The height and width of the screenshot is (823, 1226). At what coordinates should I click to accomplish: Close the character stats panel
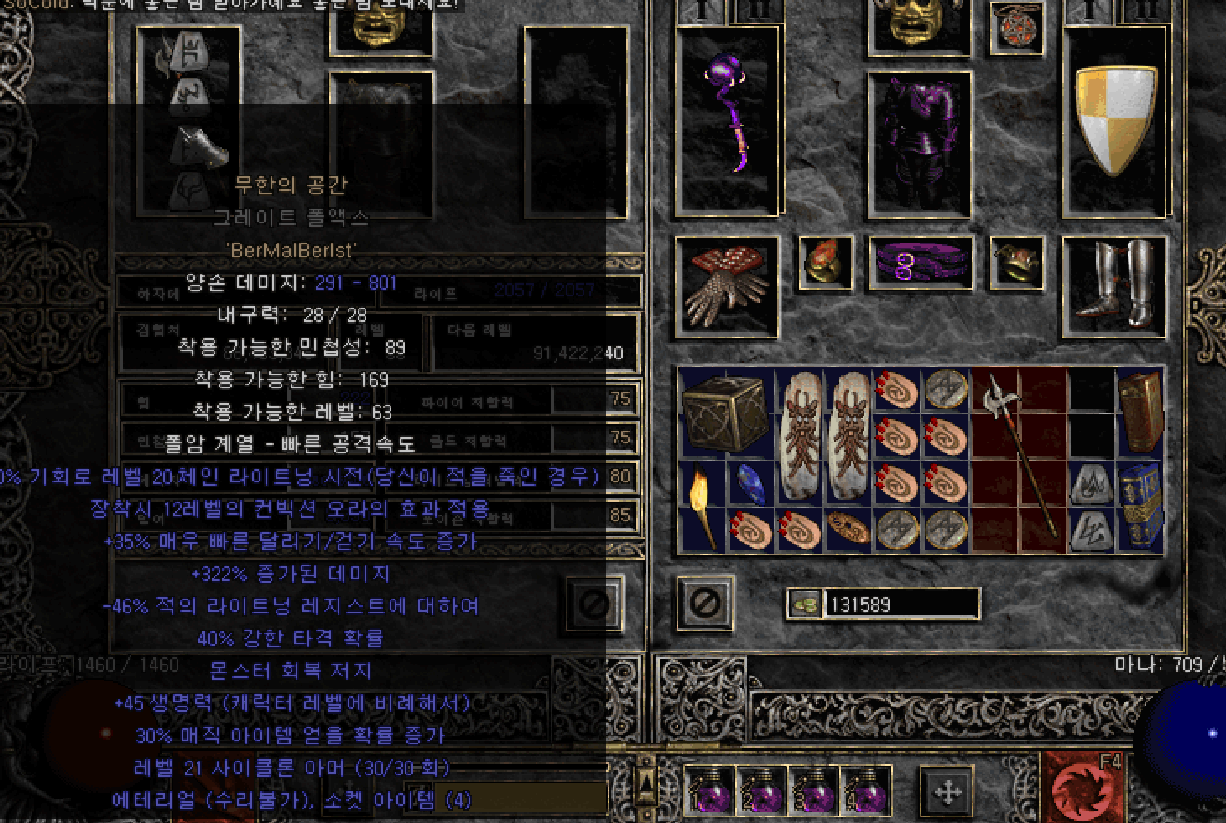point(592,603)
